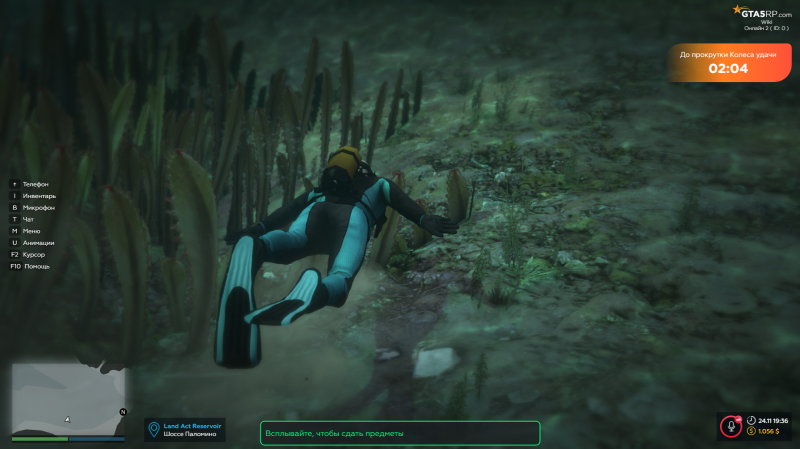Select the Анимации entry in the hints list

[x=38, y=243]
